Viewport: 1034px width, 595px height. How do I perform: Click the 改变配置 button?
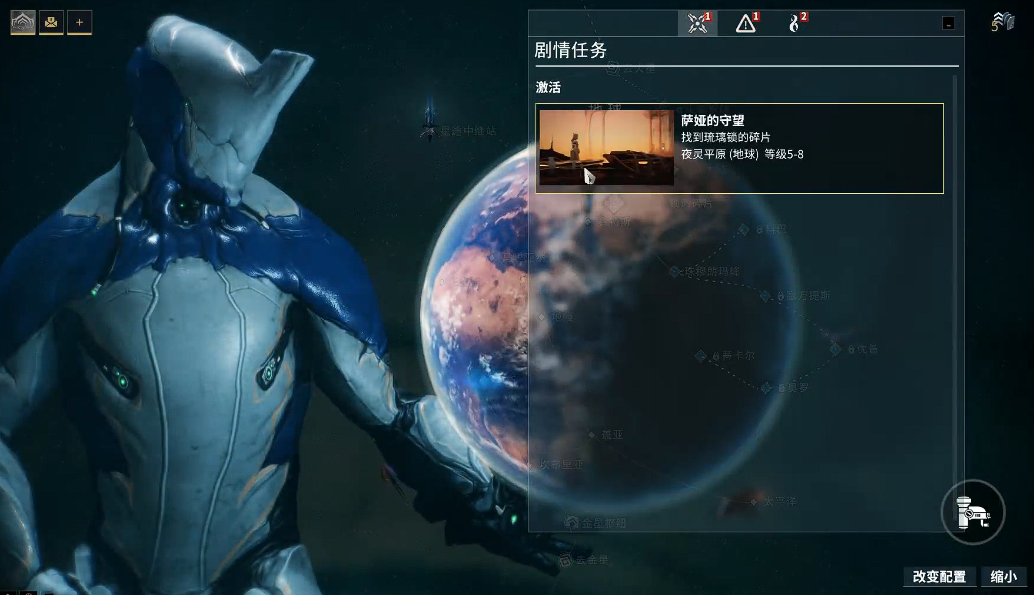939,577
